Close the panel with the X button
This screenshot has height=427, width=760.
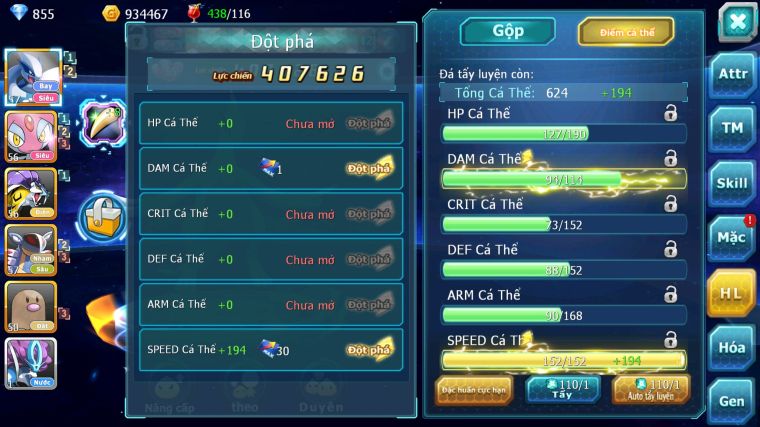tap(737, 21)
